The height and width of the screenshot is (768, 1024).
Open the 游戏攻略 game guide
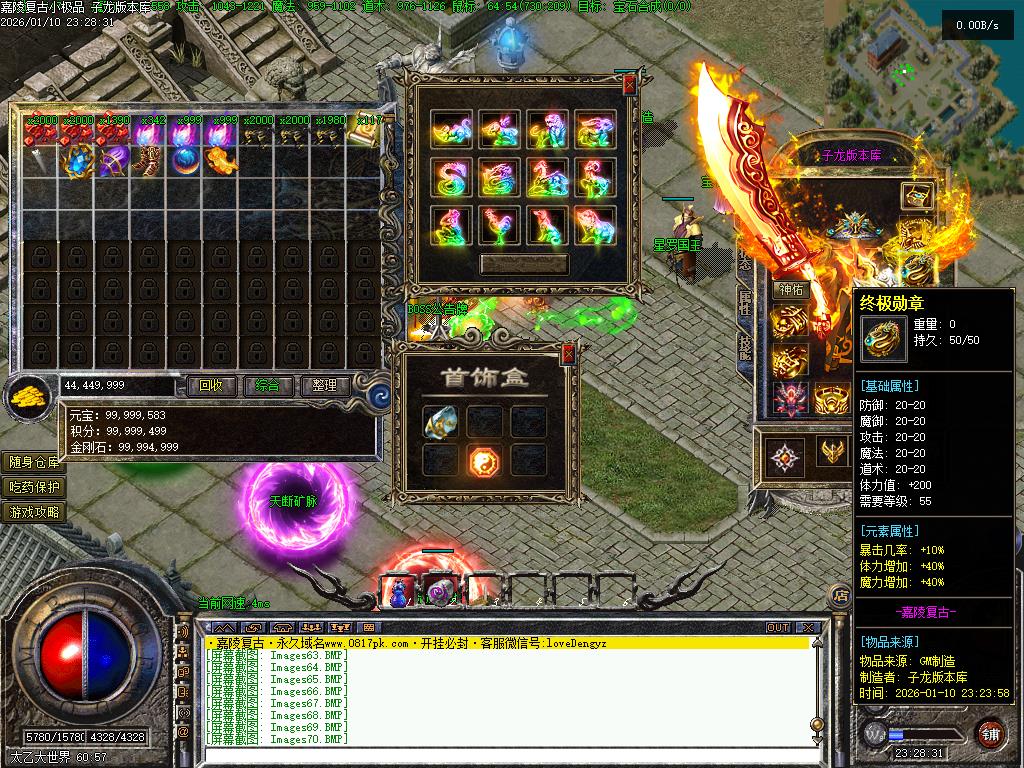click(x=35, y=512)
